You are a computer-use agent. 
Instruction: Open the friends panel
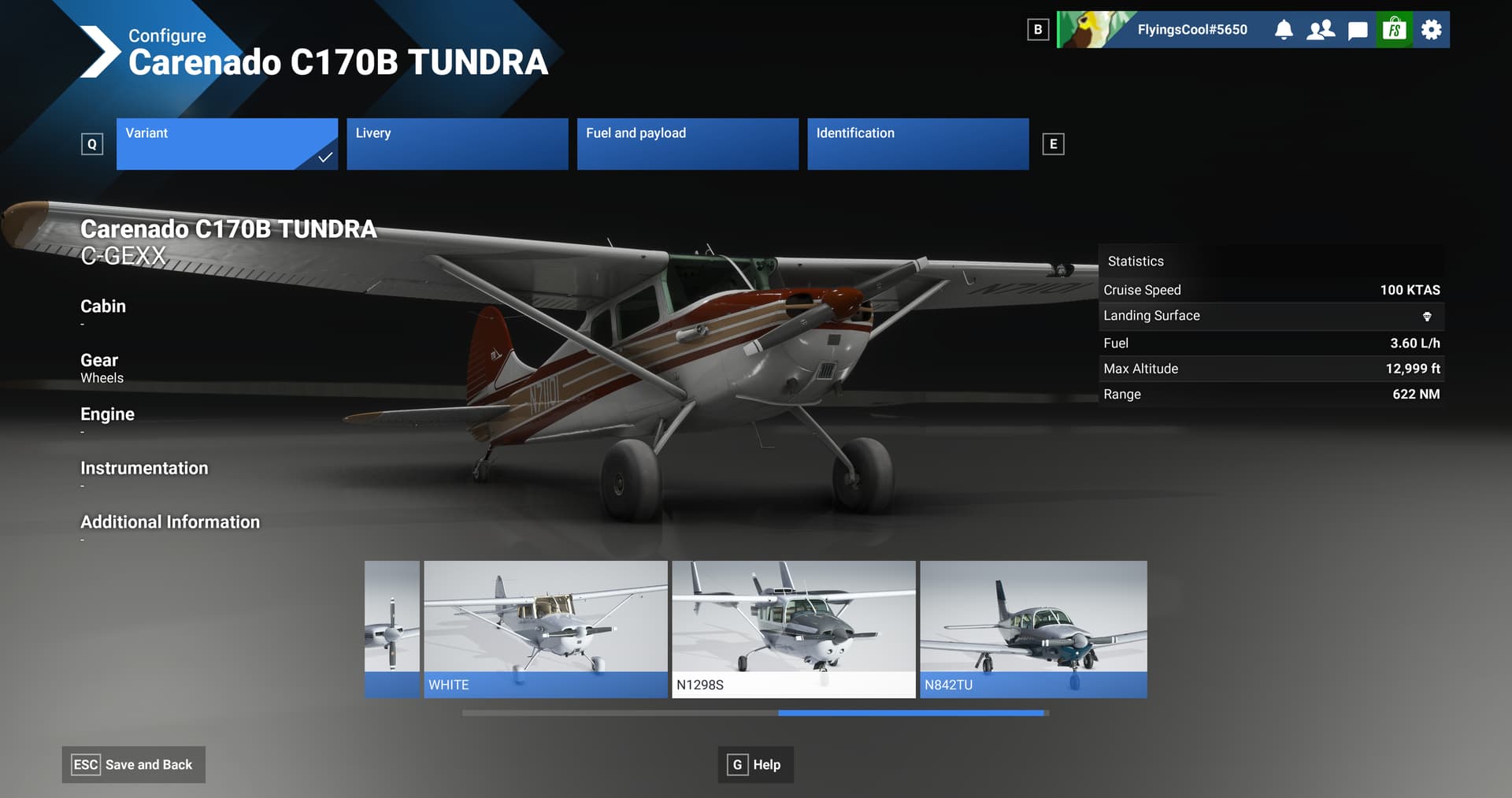pyautogui.click(x=1321, y=29)
